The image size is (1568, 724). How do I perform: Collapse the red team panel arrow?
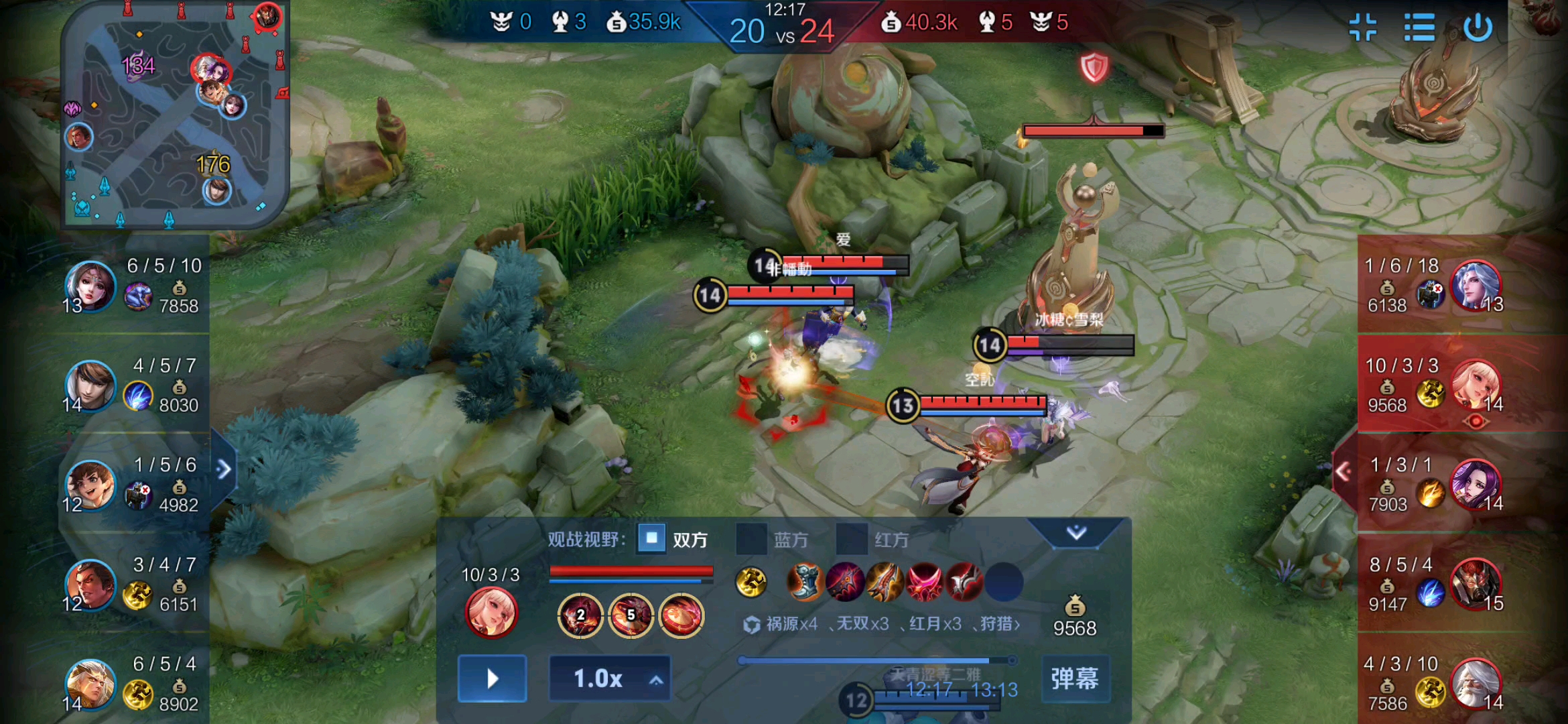point(1343,472)
